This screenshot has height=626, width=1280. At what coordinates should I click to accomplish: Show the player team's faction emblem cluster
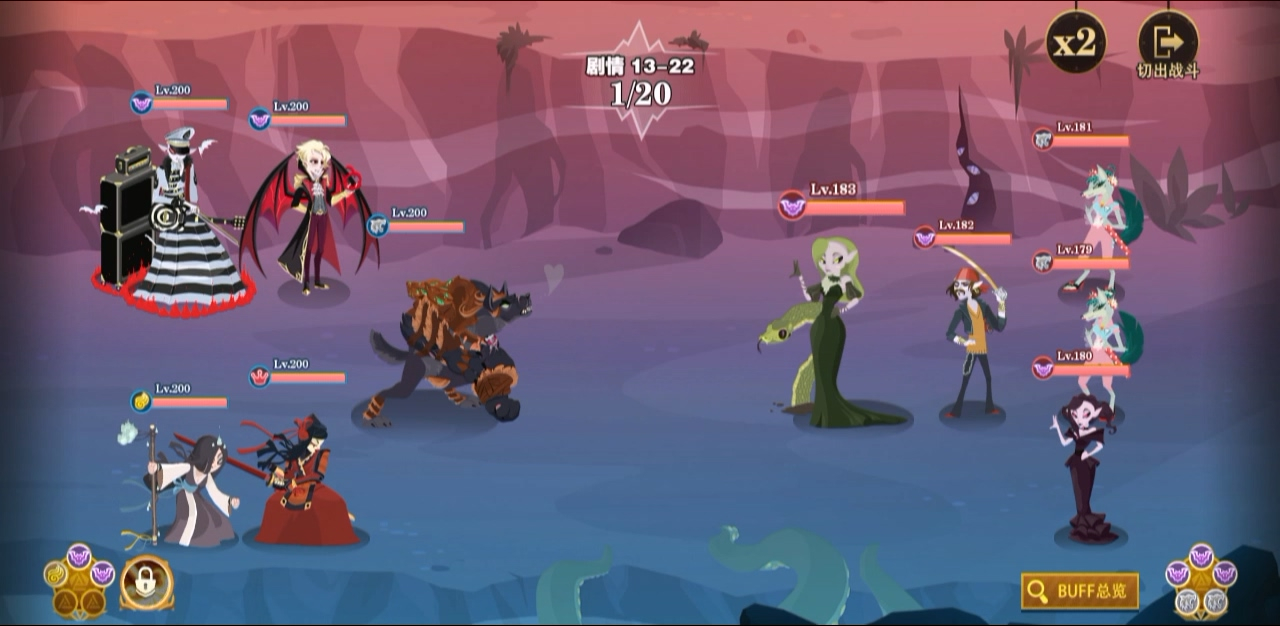coord(79,579)
